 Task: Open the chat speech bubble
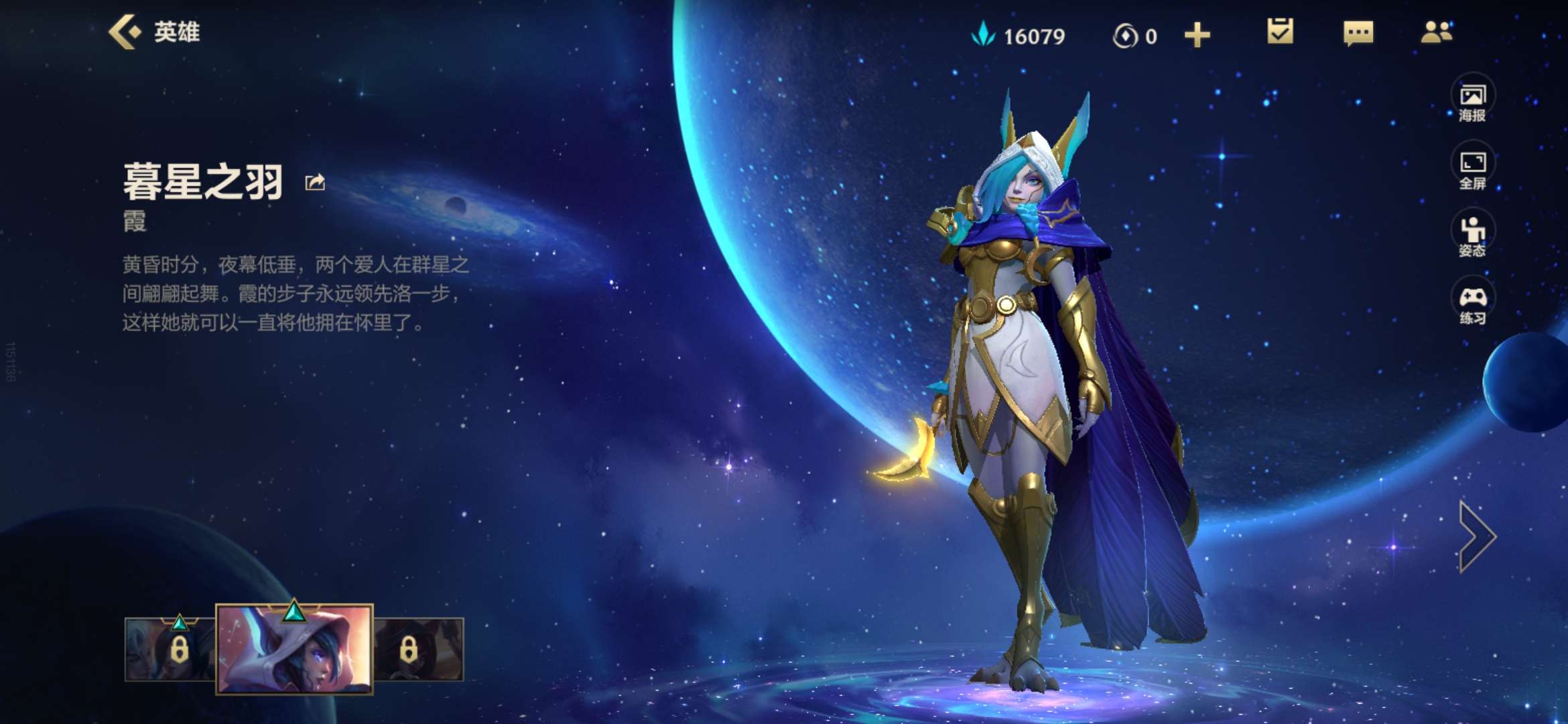tap(1358, 33)
